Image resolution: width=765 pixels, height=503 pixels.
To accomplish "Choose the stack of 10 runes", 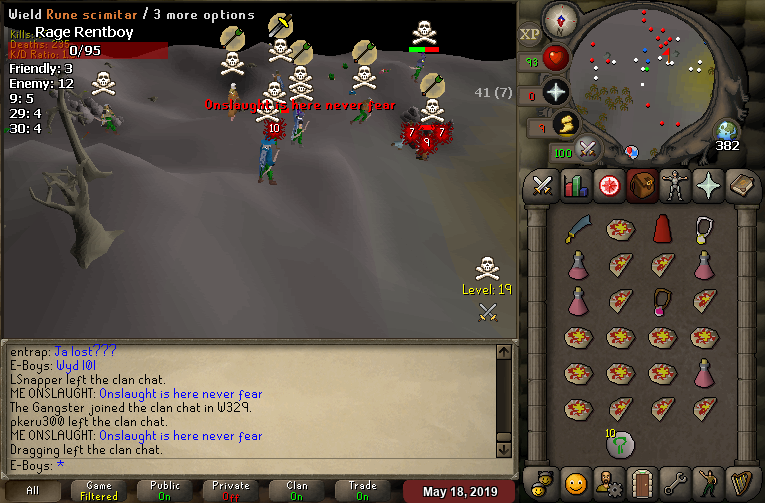I will point(619,443).
